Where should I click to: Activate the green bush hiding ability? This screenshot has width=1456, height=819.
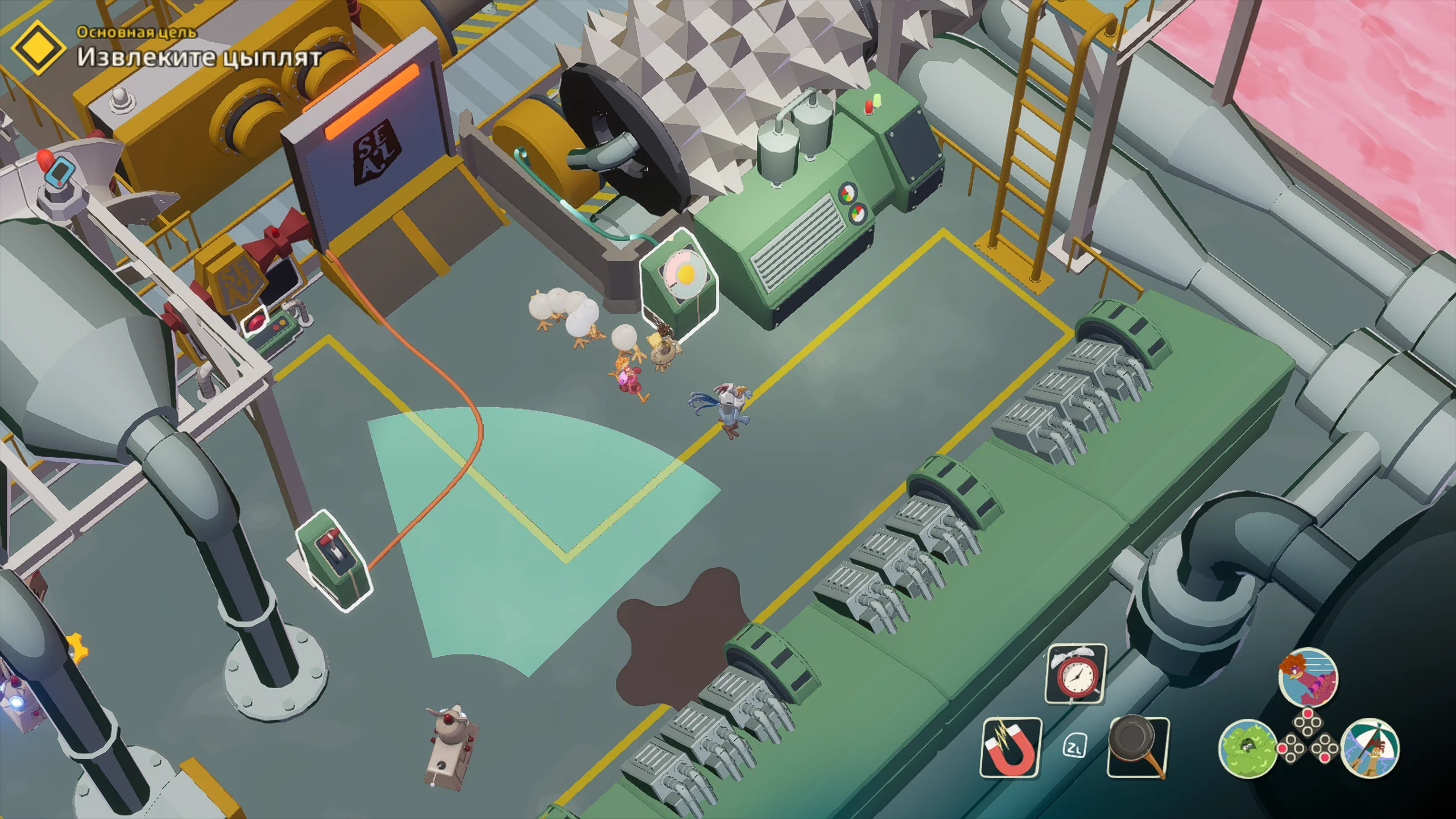[1247, 748]
